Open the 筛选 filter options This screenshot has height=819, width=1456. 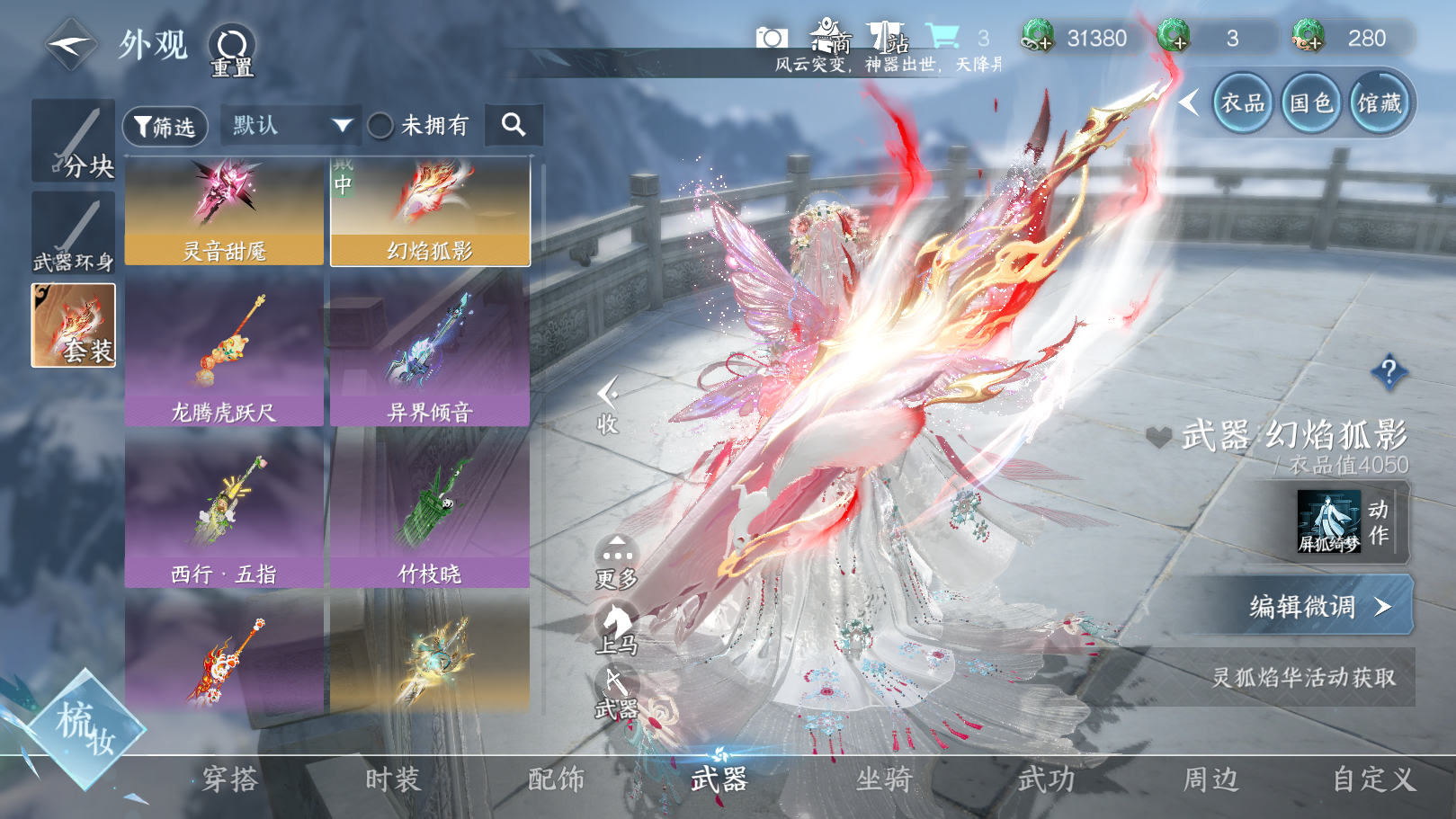tap(165, 127)
